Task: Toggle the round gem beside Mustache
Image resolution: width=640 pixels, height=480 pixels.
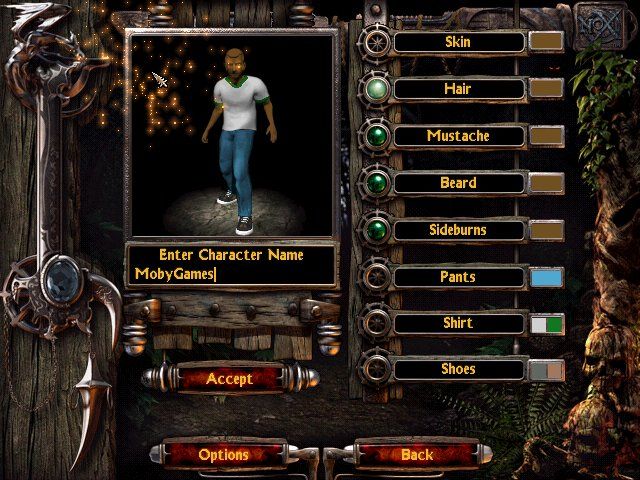Action: pos(378,136)
